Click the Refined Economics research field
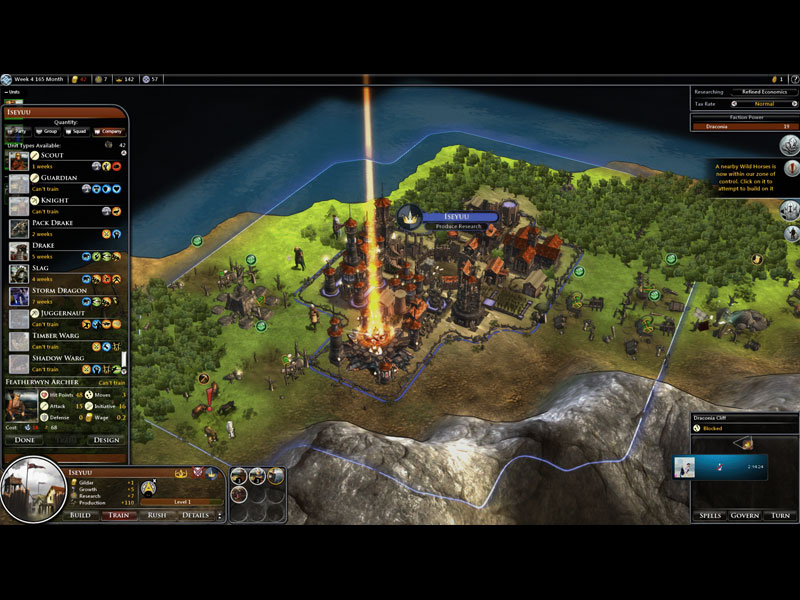Viewport: 800px width, 600px height. (764, 92)
